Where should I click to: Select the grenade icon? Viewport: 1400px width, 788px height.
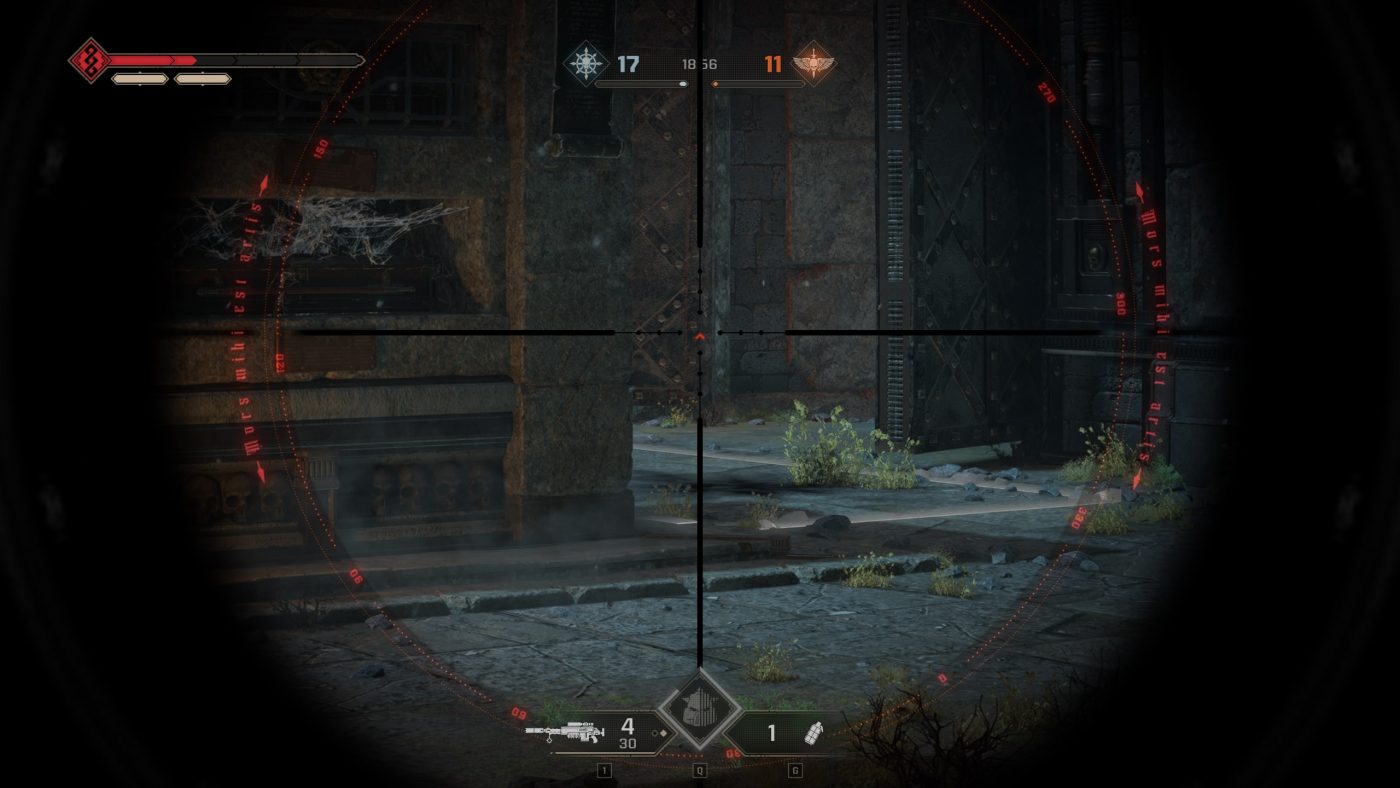tap(814, 733)
